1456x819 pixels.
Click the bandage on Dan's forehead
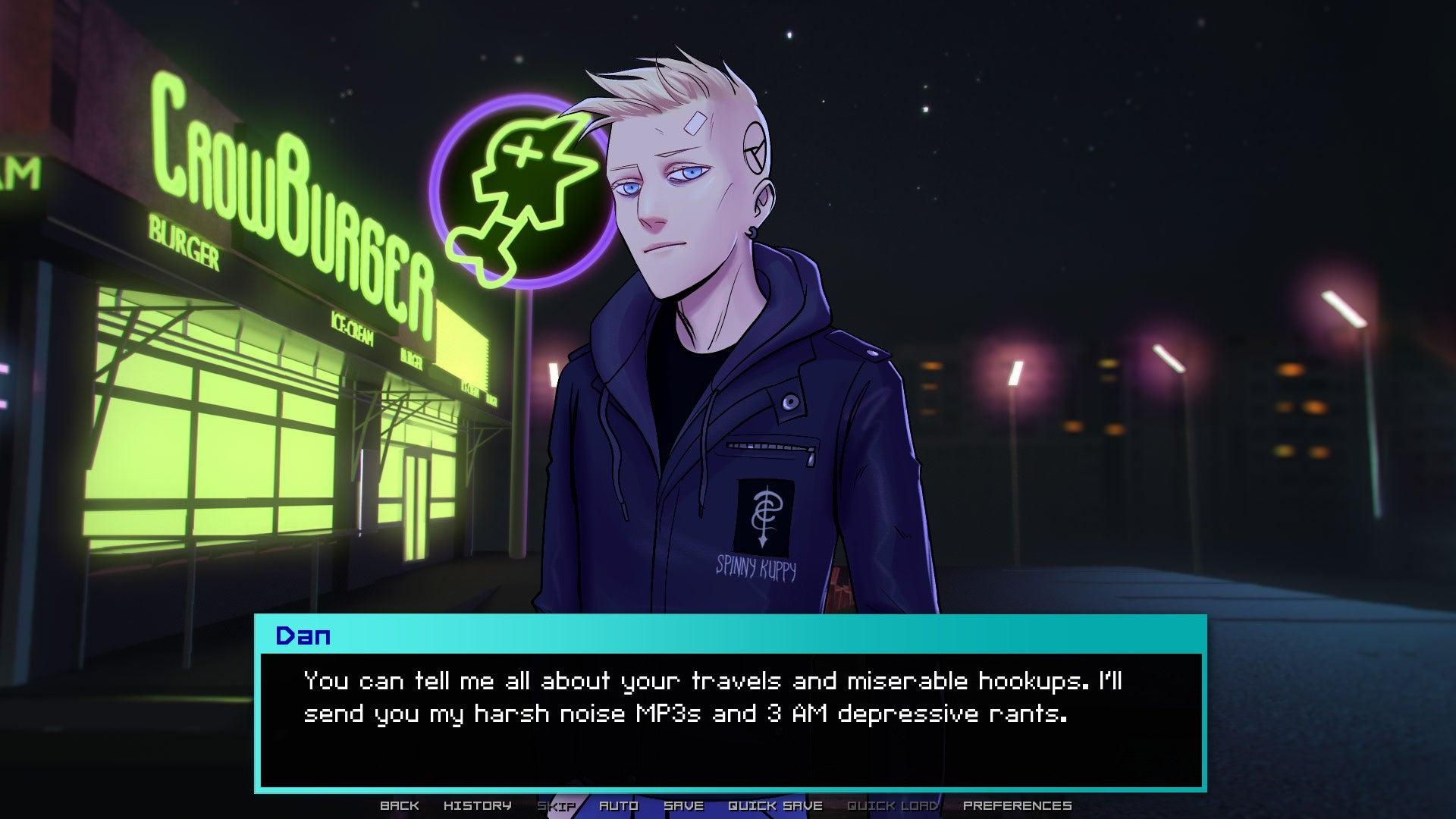(x=694, y=121)
